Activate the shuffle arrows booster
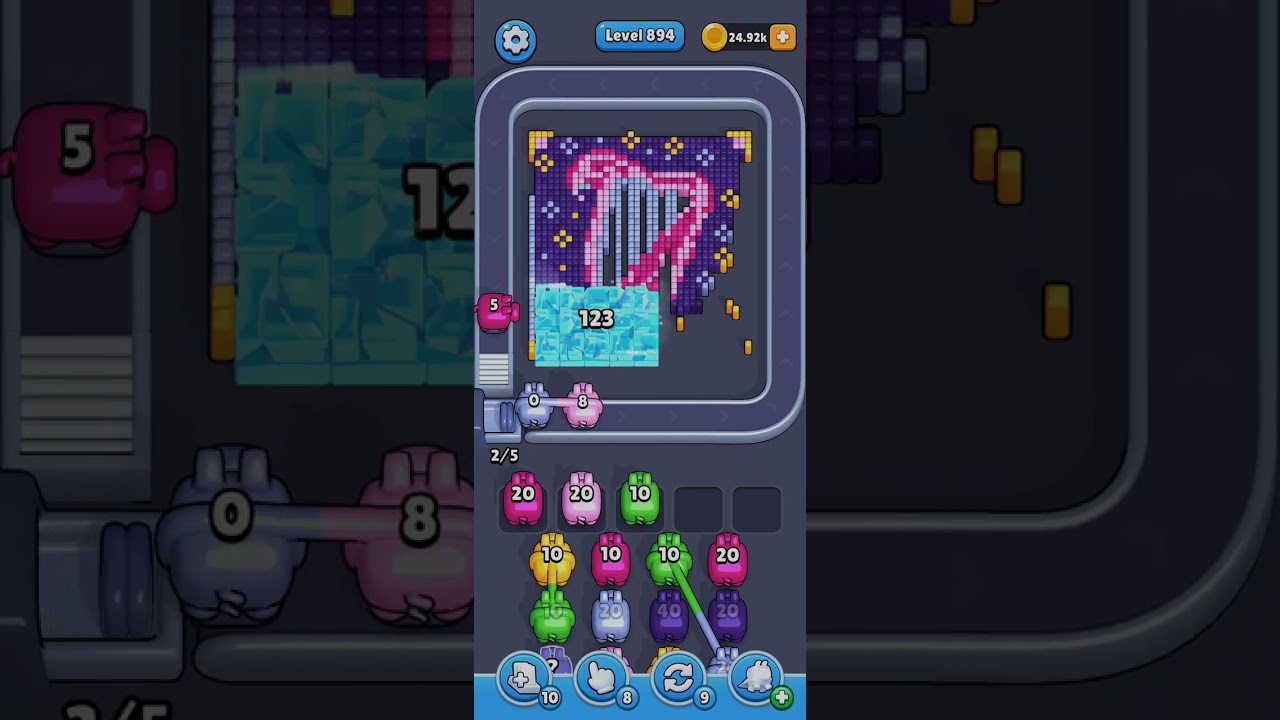 pyautogui.click(x=678, y=679)
